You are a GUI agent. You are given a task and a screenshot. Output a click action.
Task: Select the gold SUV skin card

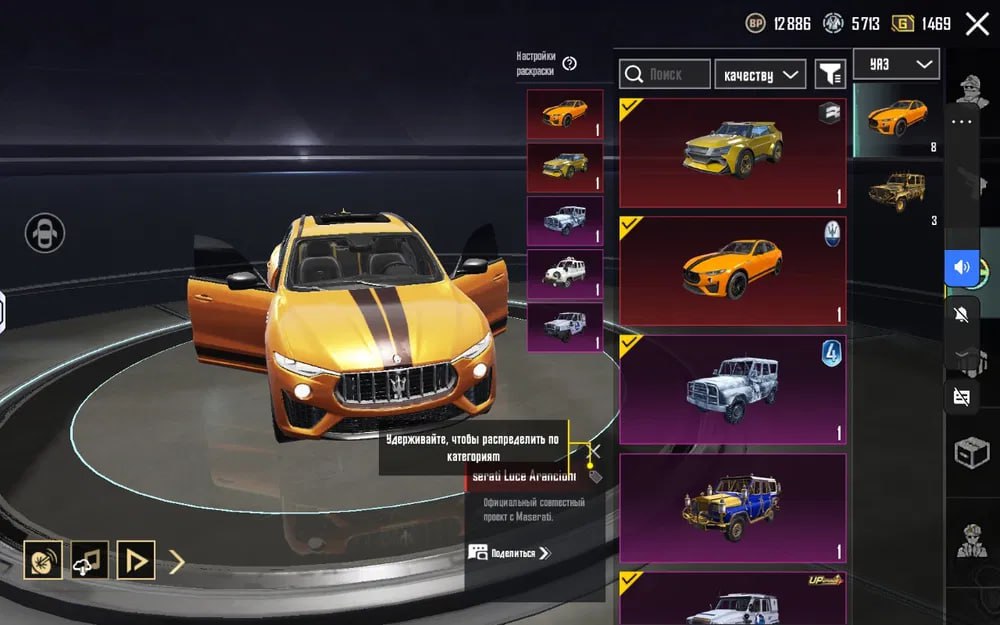coord(732,152)
